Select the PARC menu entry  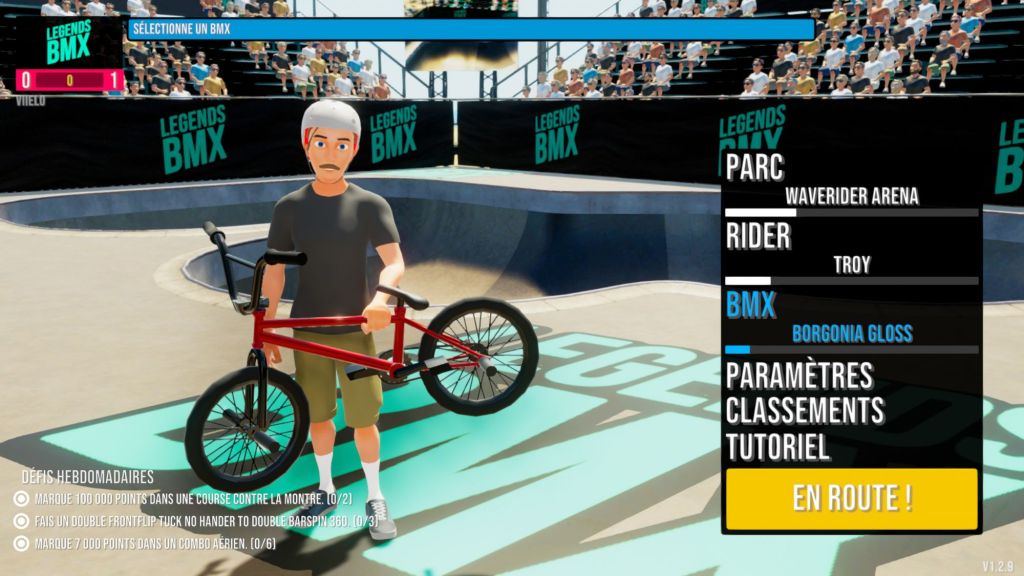[755, 167]
